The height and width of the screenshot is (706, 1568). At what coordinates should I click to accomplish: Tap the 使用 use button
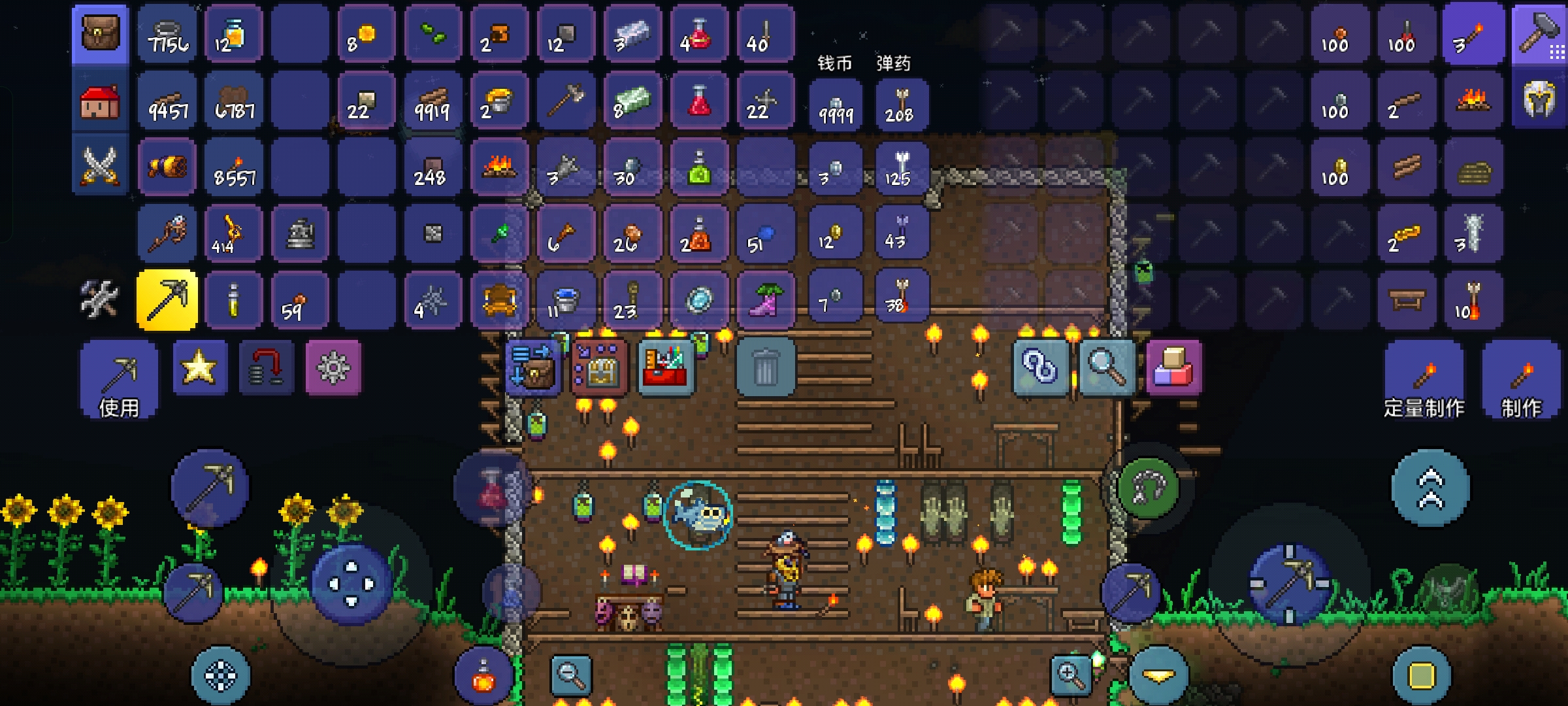(119, 379)
